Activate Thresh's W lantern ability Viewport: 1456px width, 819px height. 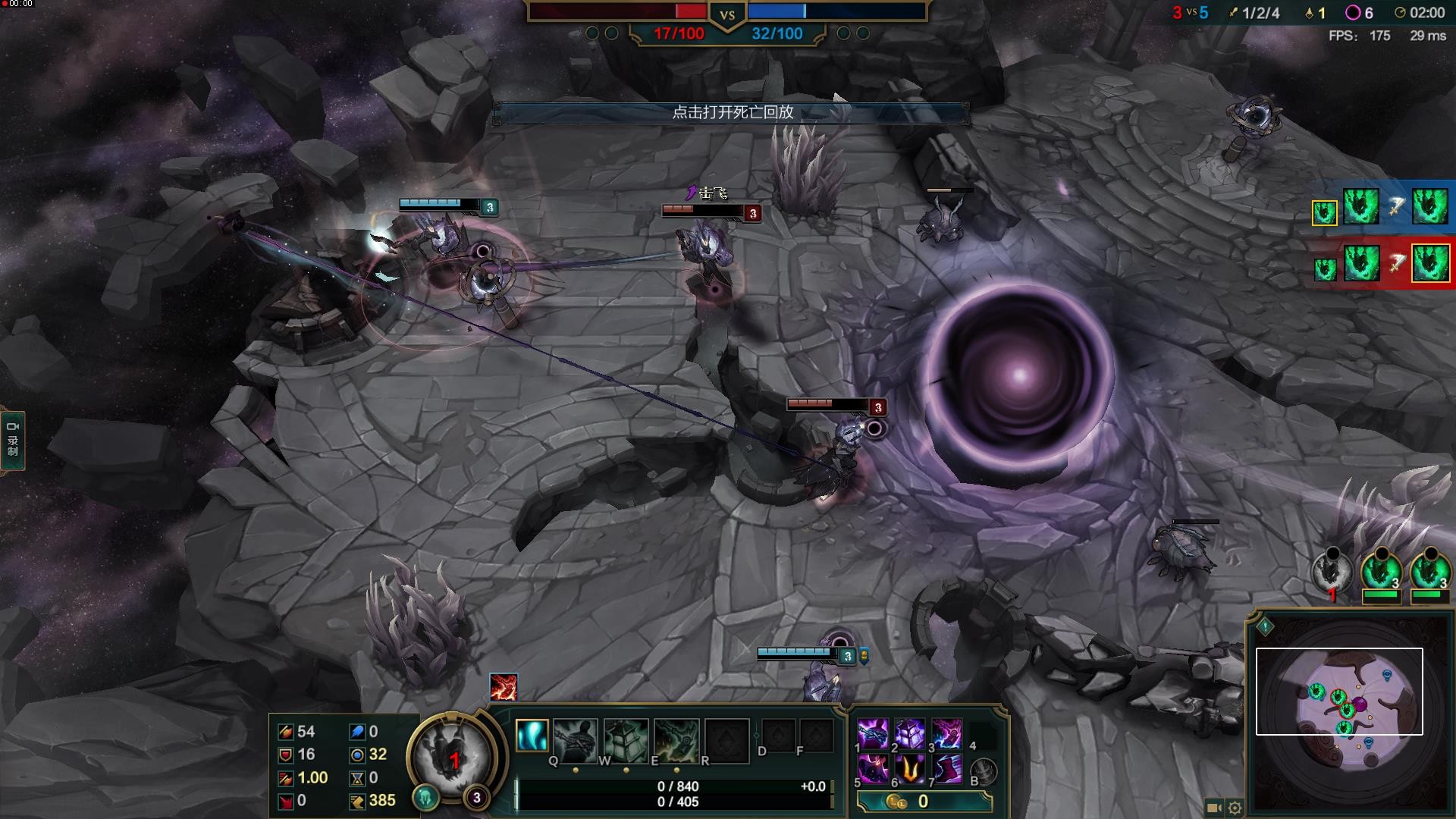(626, 739)
